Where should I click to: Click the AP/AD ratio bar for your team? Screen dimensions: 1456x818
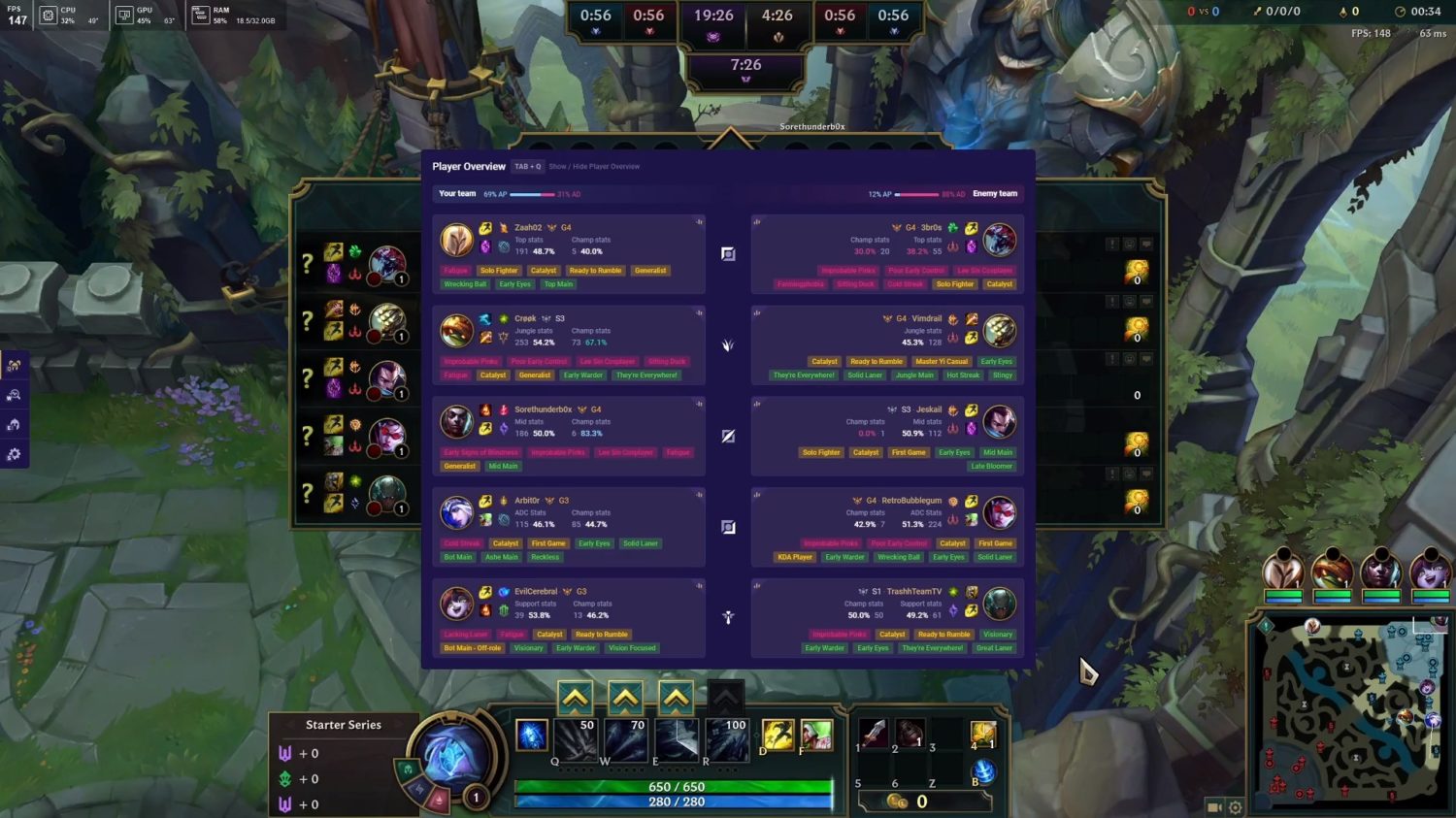click(x=533, y=193)
